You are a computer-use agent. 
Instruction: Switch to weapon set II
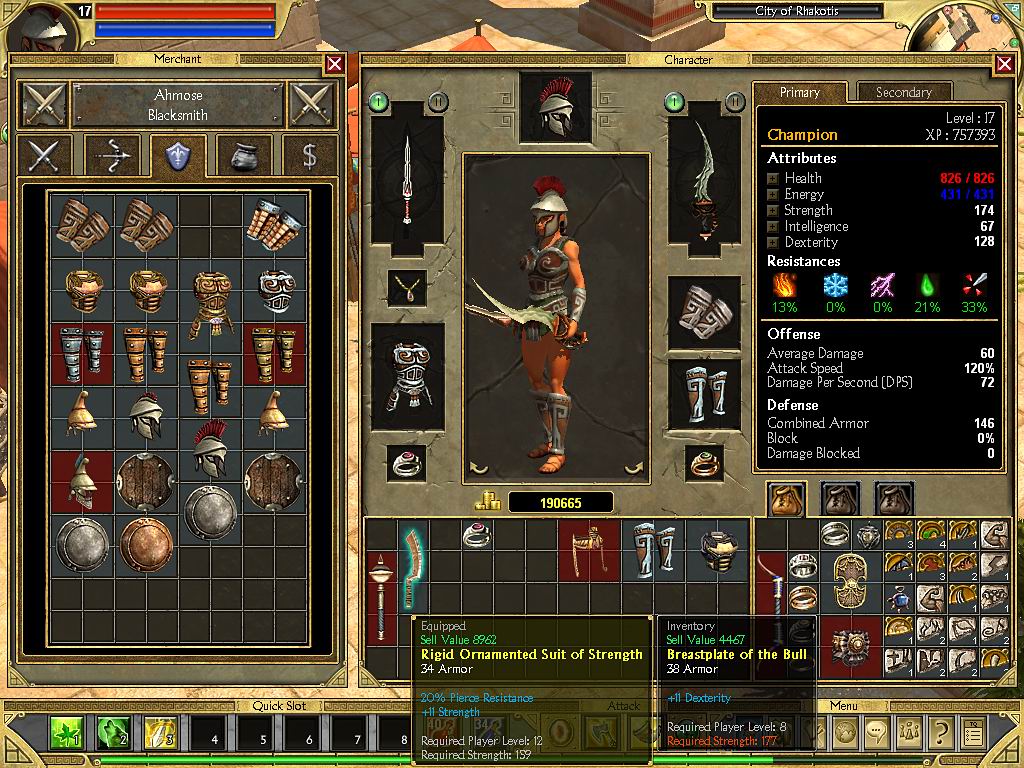coord(437,101)
